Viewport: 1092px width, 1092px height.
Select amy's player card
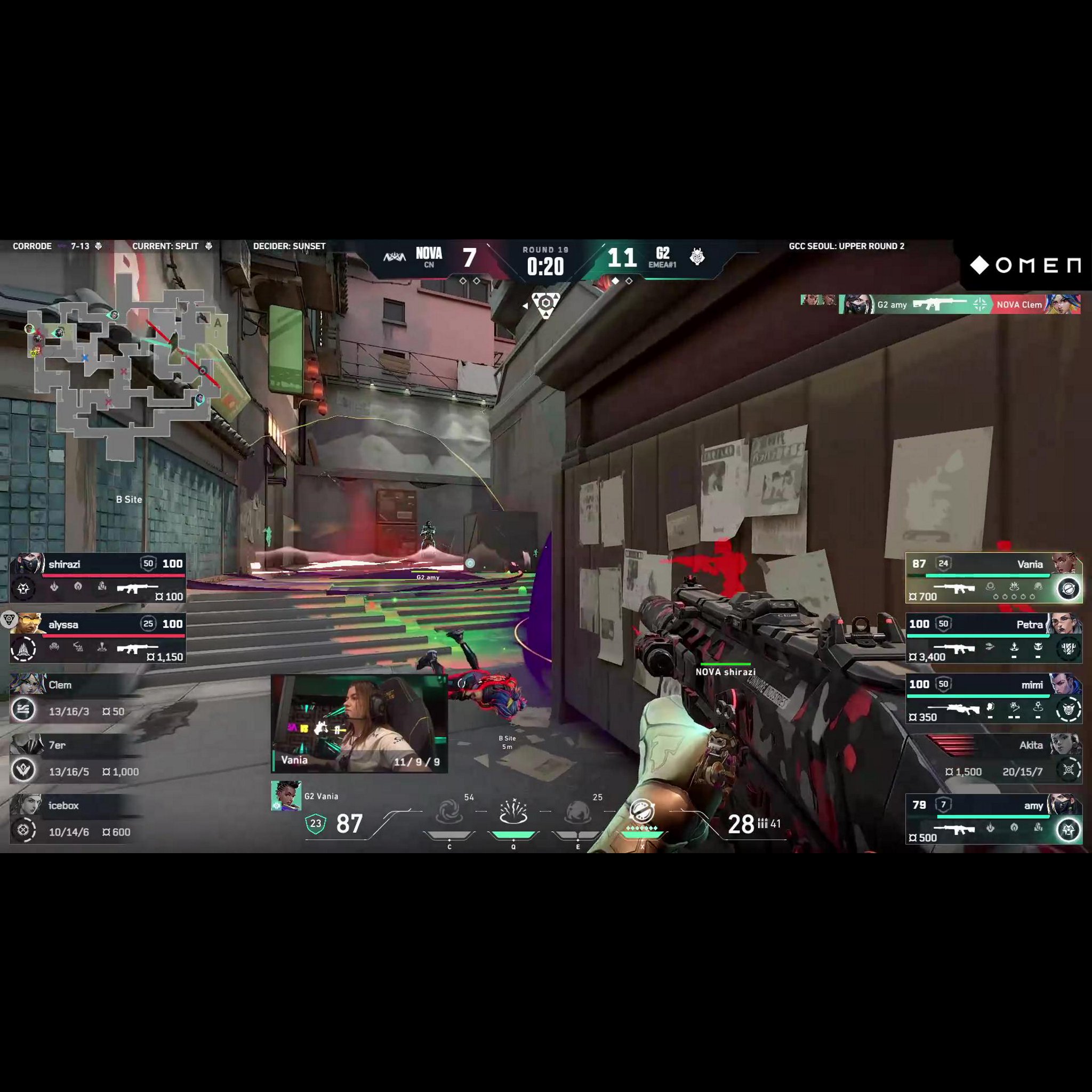[994, 819]
